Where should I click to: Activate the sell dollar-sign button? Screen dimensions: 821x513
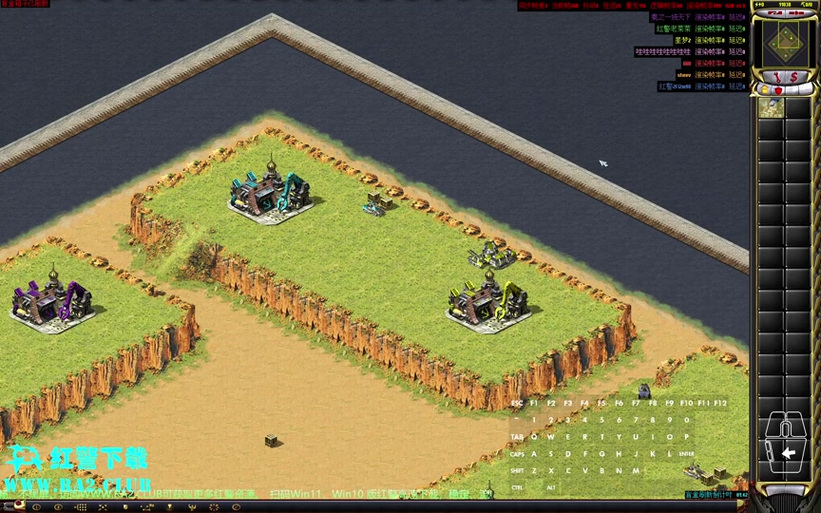795,76
